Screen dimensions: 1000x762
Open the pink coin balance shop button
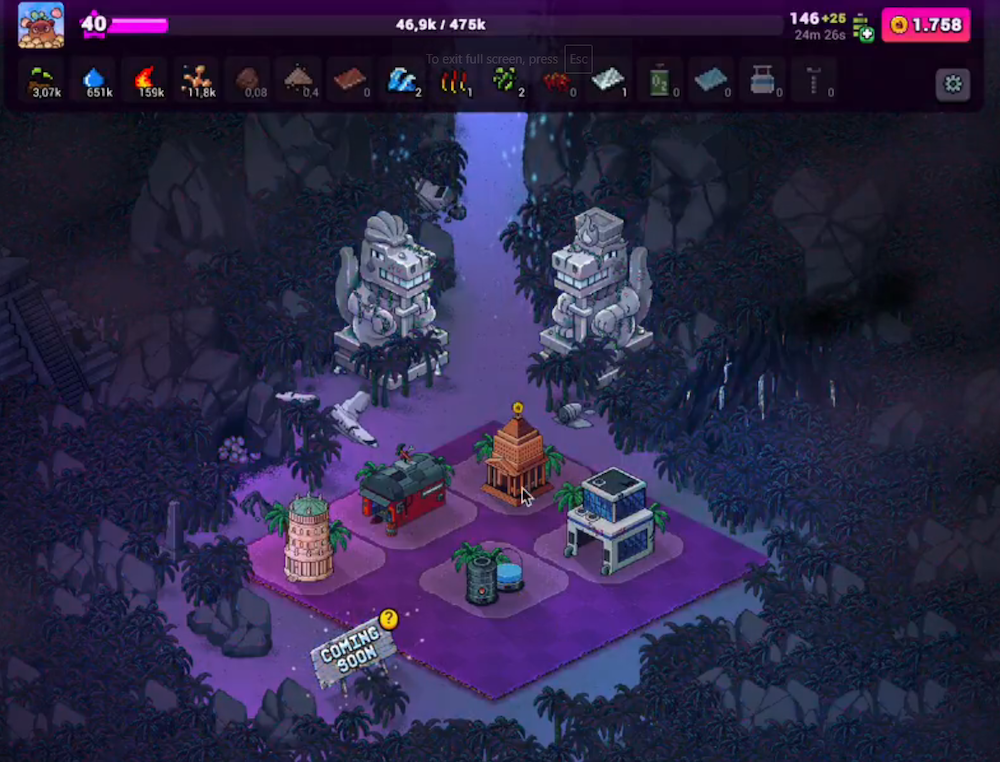pos(926,25)
